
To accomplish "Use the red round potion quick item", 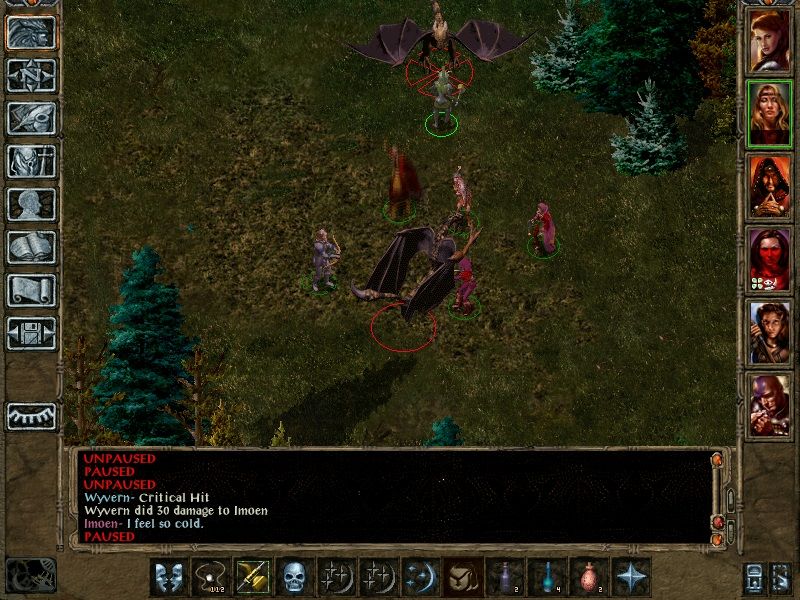I will tap(589, 577).
